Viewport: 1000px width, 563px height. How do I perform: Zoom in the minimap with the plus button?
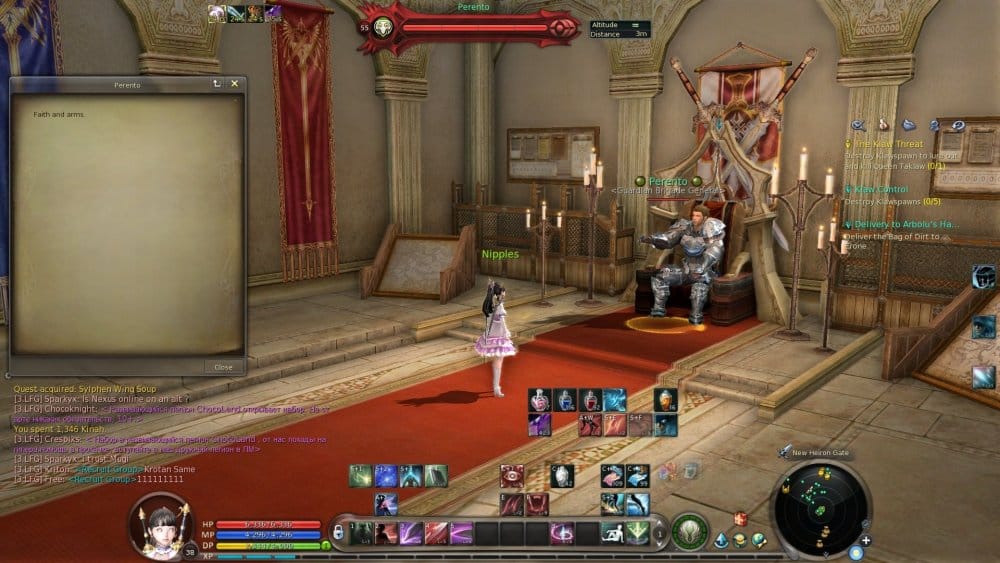pos(865,540)
